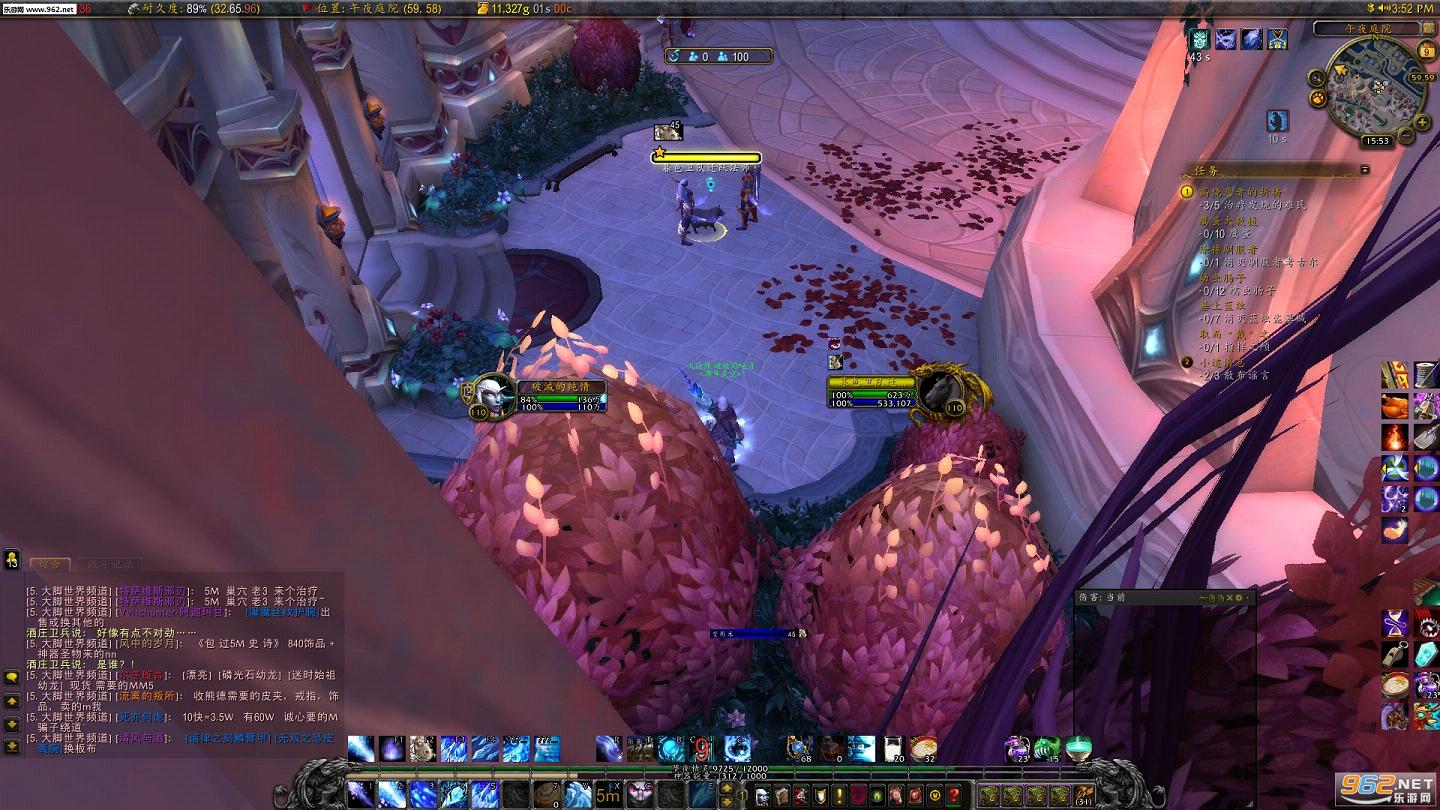Viewport: 1440px width, 810px height.
Task: Select the target's horse portrait frame
Action: [940, 390]
